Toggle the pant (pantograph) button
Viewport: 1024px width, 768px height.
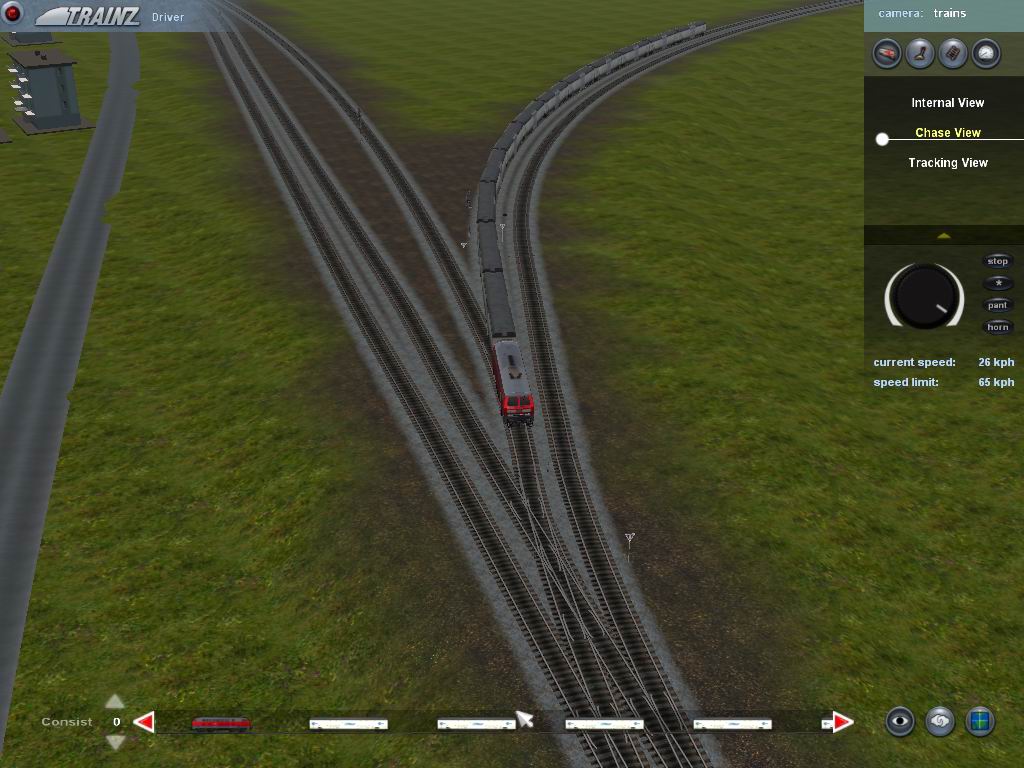click(998, 305)
